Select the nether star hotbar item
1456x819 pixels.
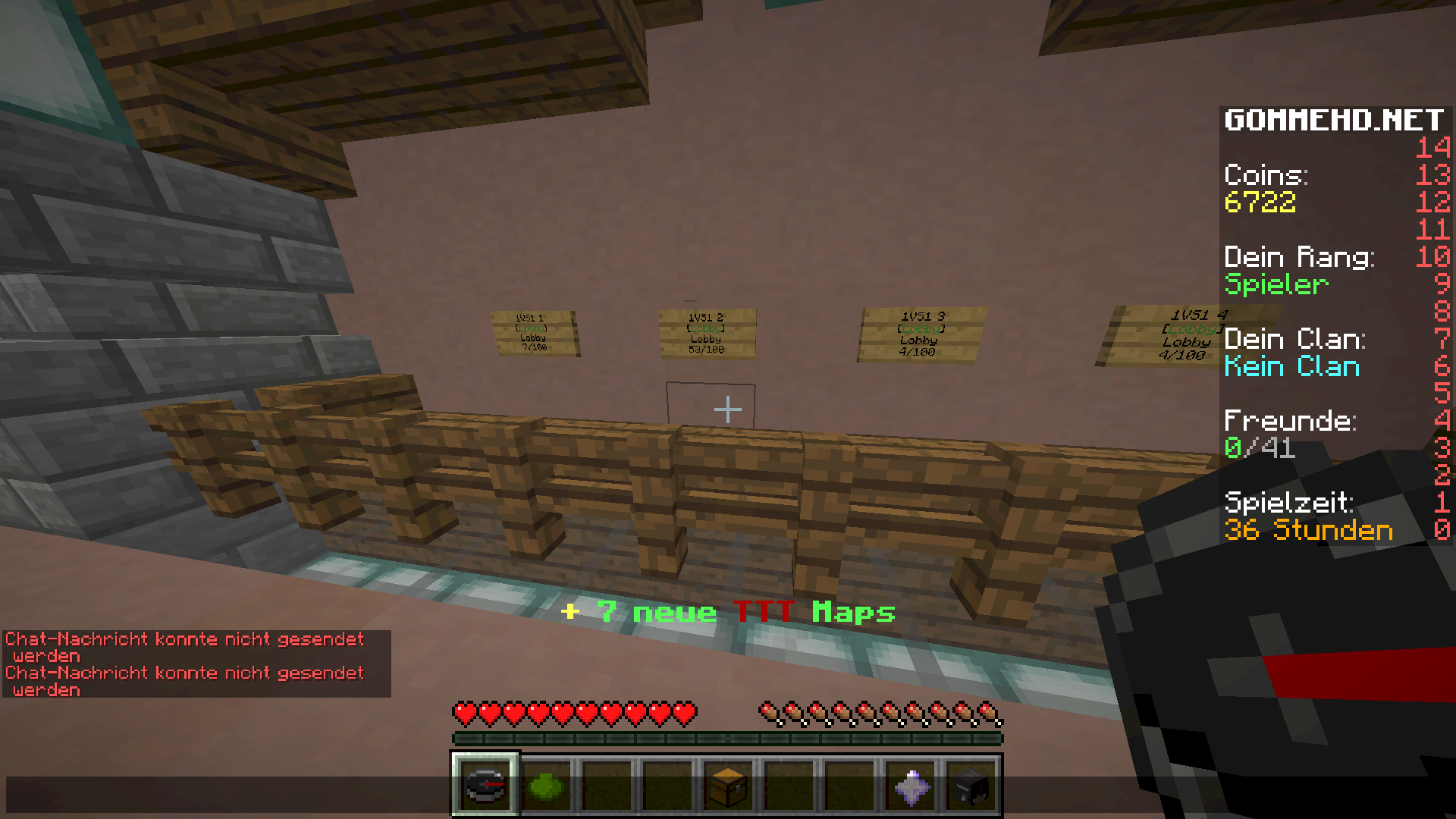912,786
